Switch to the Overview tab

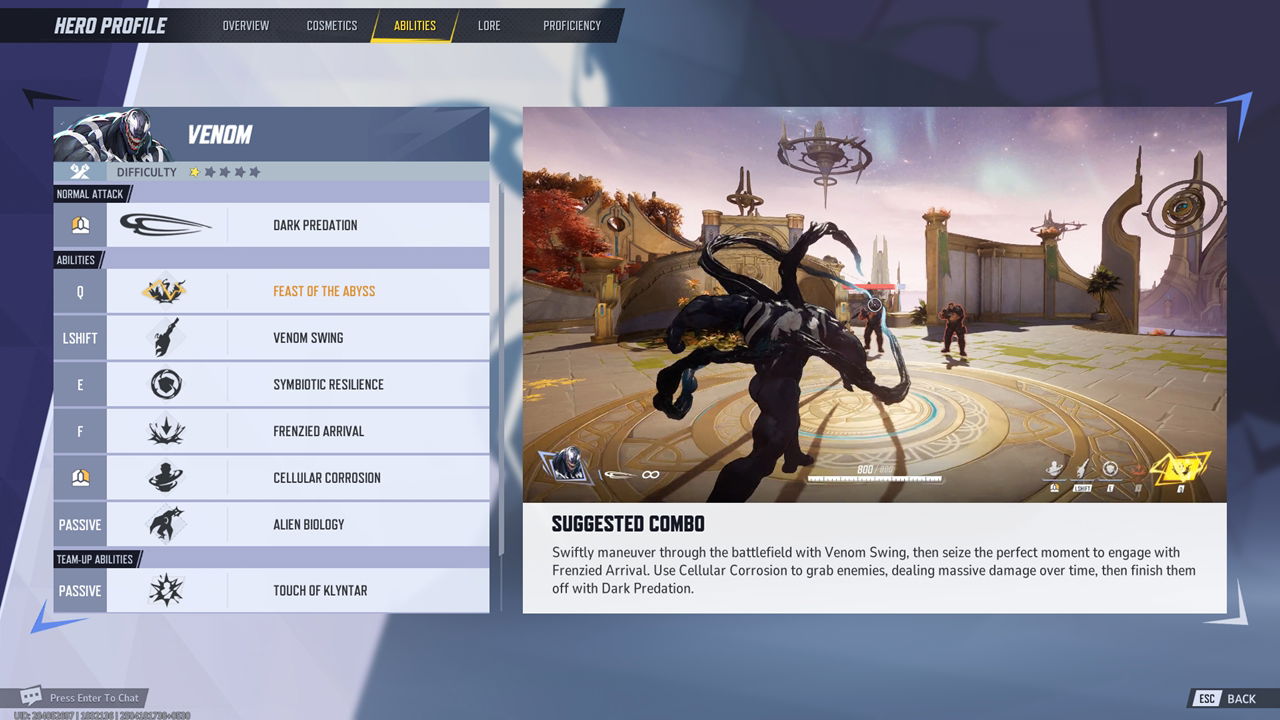[x=246, y=25]
